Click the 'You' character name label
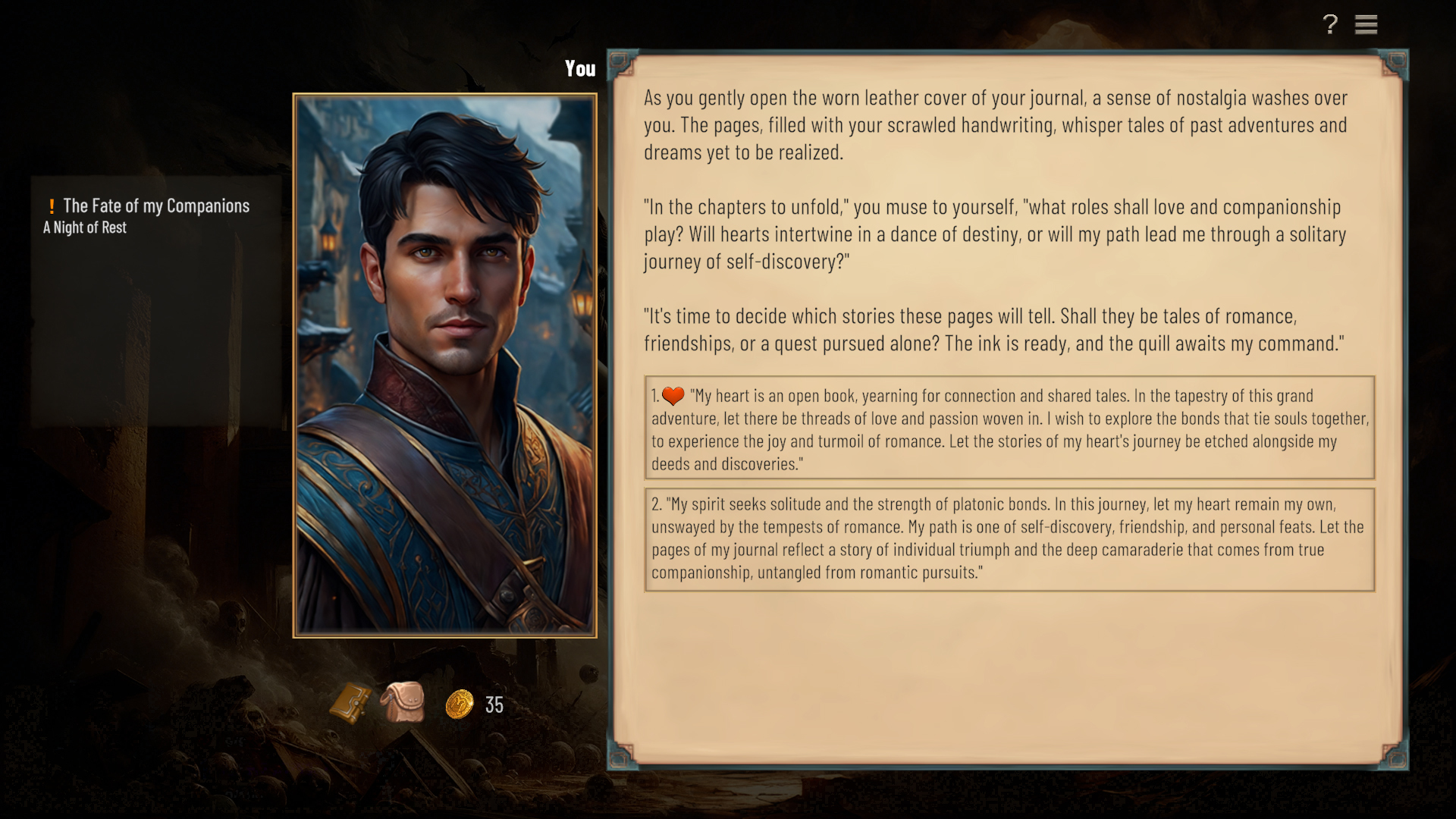Viewport: 1456px width, 819px height. click(x=580, y=68)
